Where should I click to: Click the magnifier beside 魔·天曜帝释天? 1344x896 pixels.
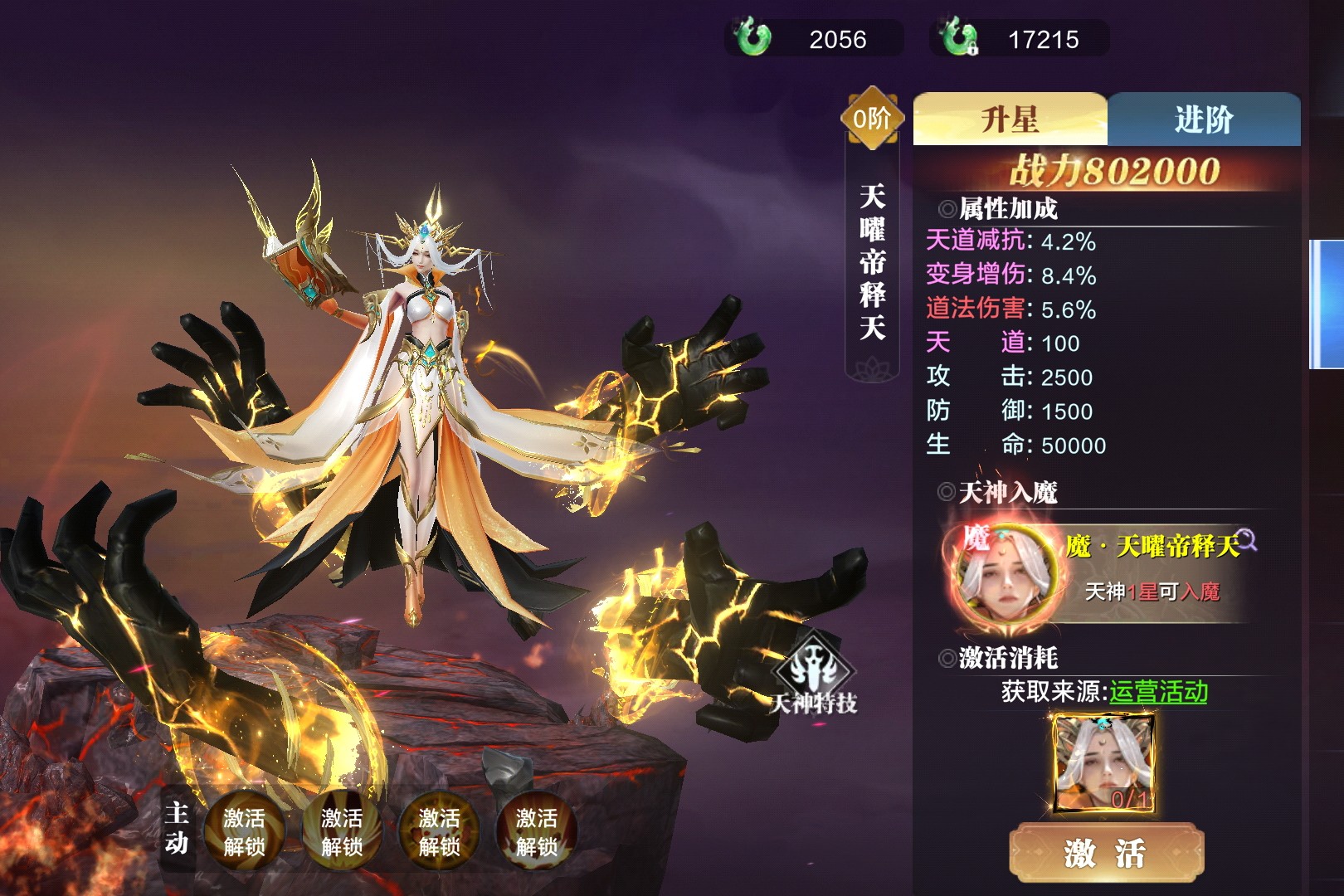(1247, 540)
